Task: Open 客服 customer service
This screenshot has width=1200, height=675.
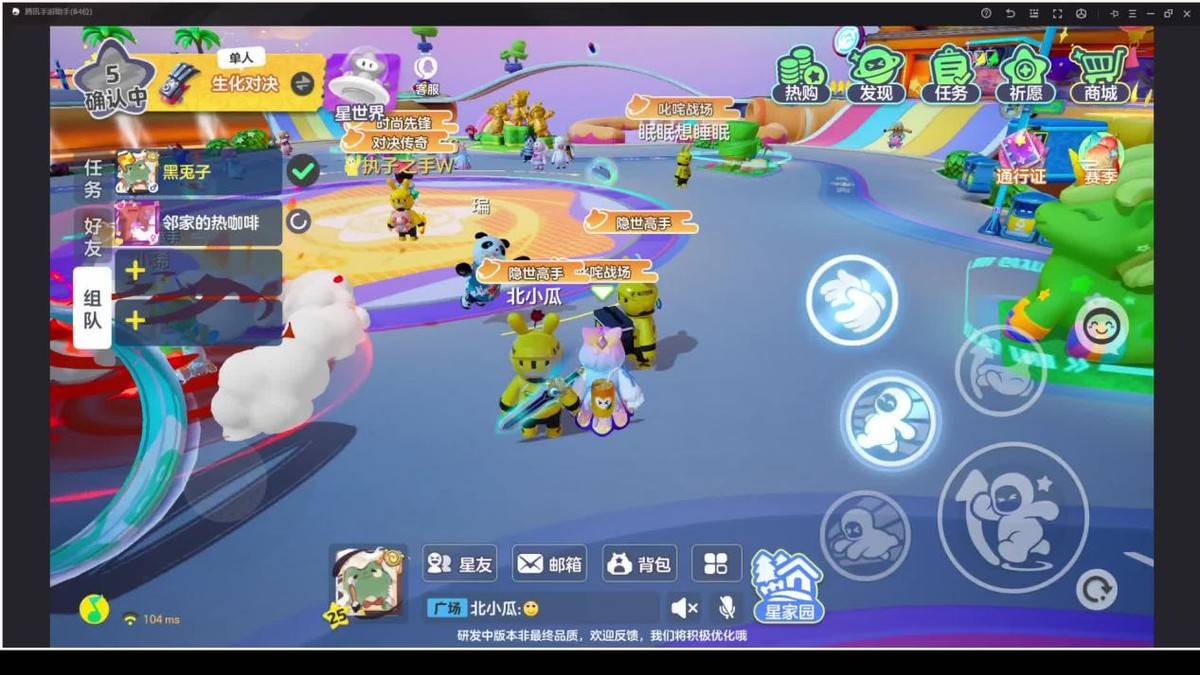Action: 427,75
